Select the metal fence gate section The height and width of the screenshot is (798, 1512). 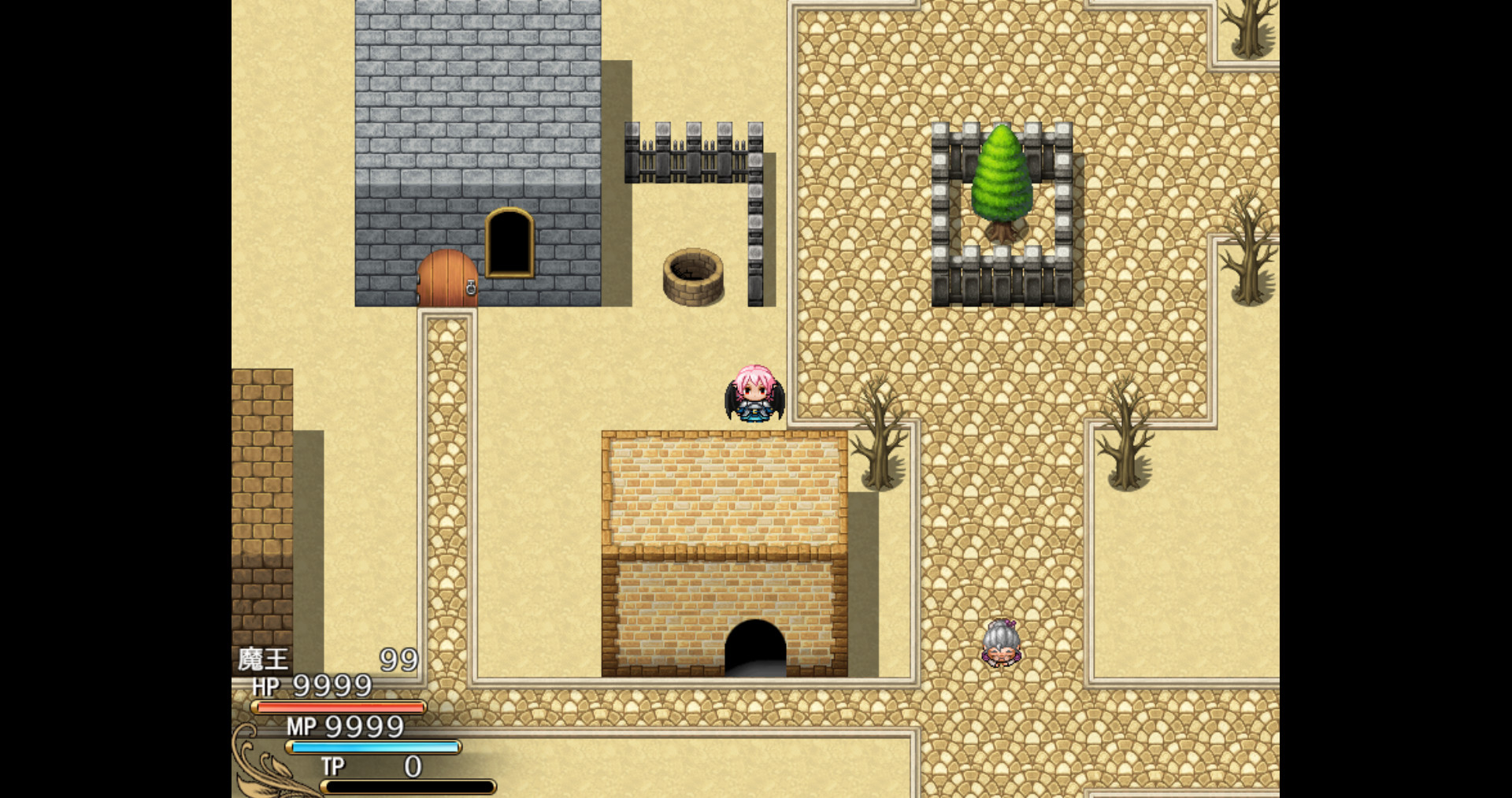[693, 154]
